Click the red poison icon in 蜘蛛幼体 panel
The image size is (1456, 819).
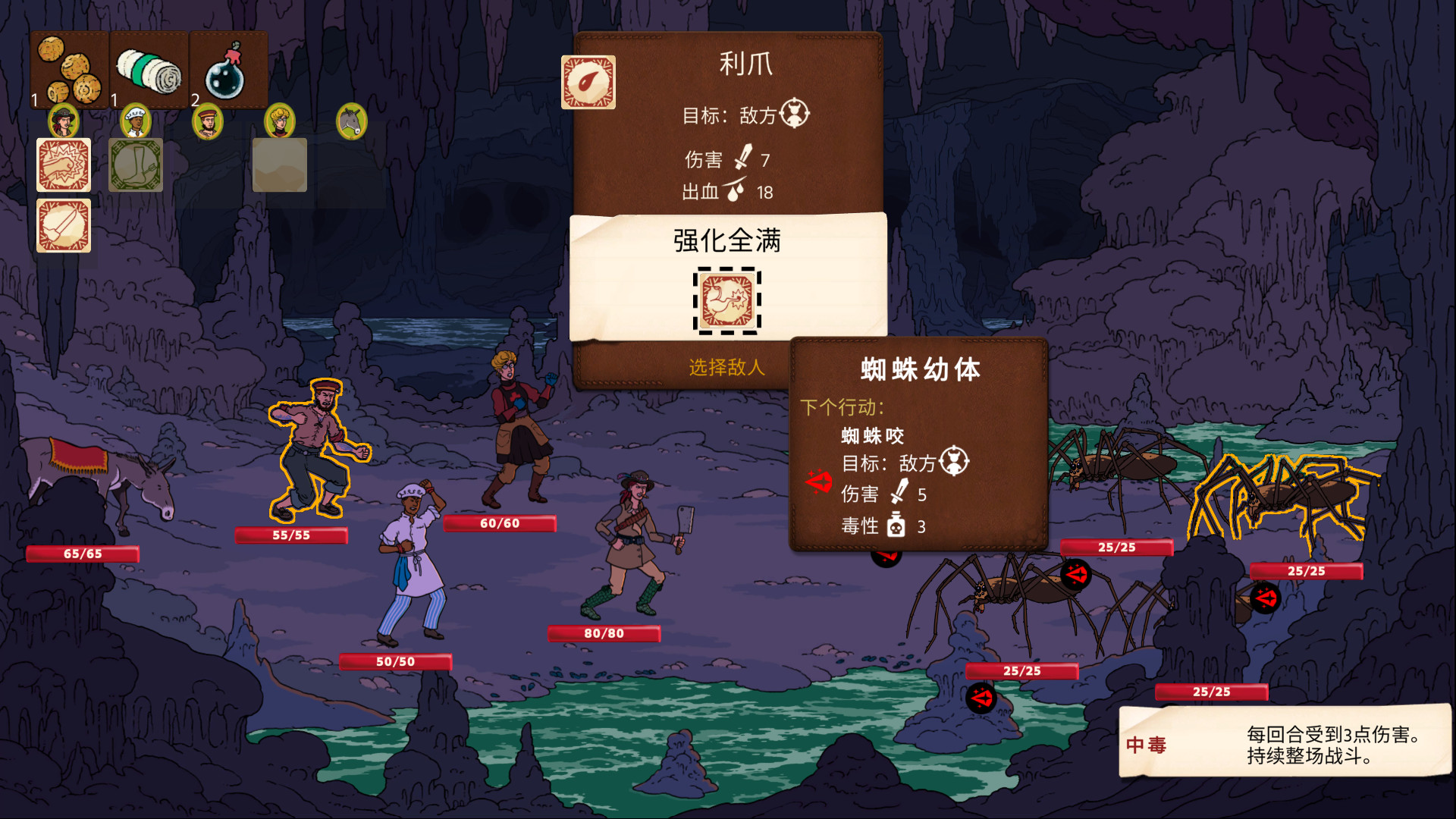817,480
